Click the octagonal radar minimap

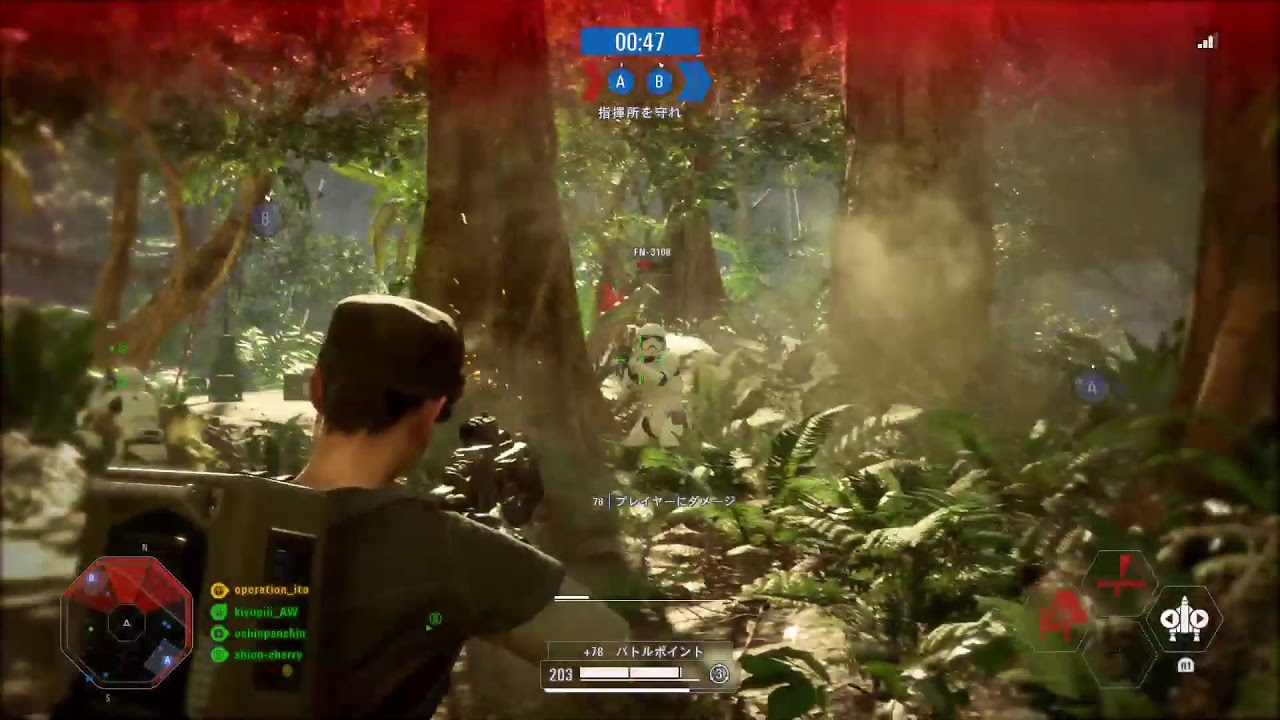point(126,621)
